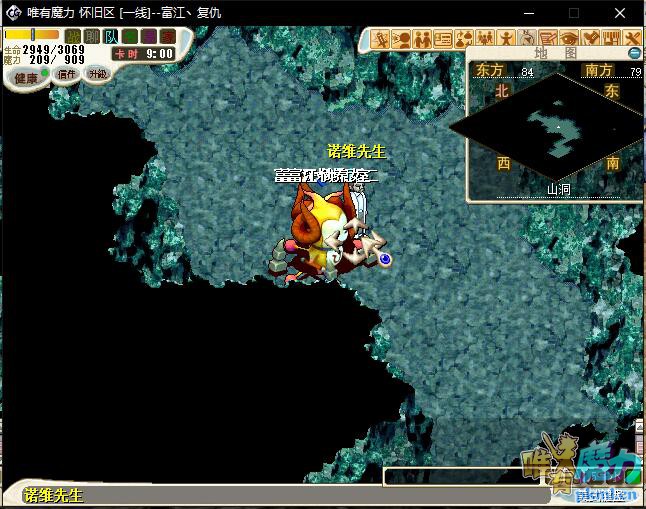
Task: Open the 信件 mail button
Action: tap(67, 74)
